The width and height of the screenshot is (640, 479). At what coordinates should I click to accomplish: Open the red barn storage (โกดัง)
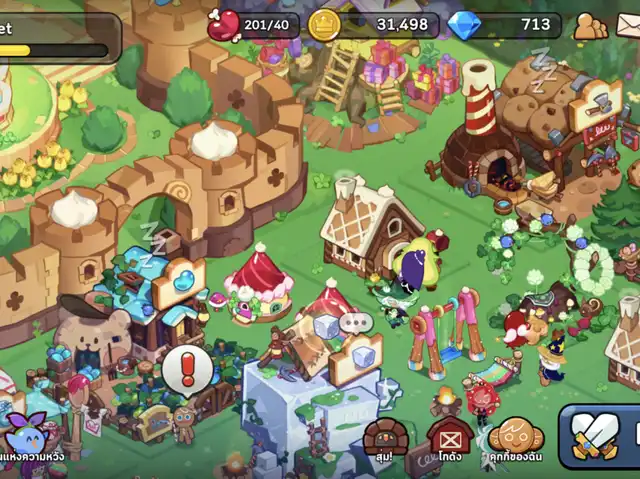[450, 440]
